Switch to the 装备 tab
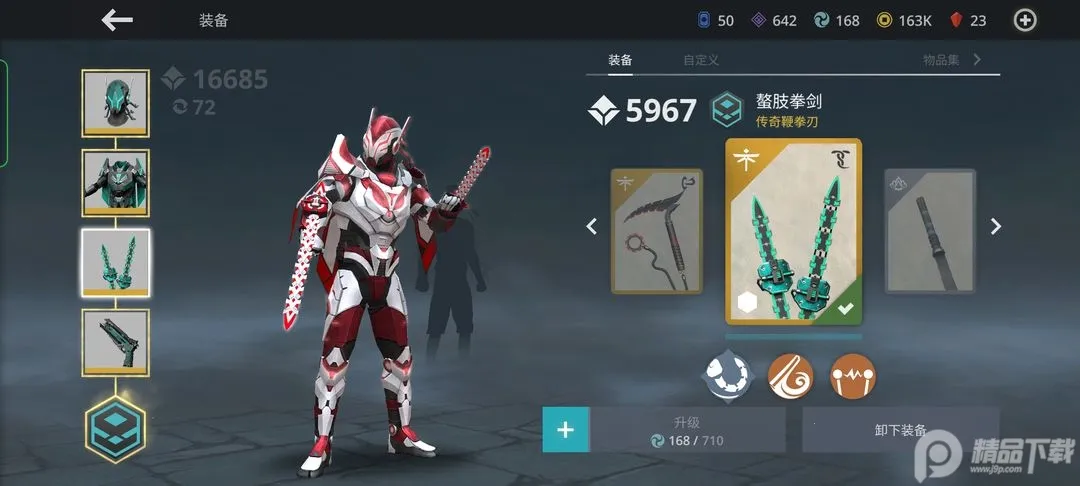Viewport: 1080px width, 486px height. (x=620, y=60)
